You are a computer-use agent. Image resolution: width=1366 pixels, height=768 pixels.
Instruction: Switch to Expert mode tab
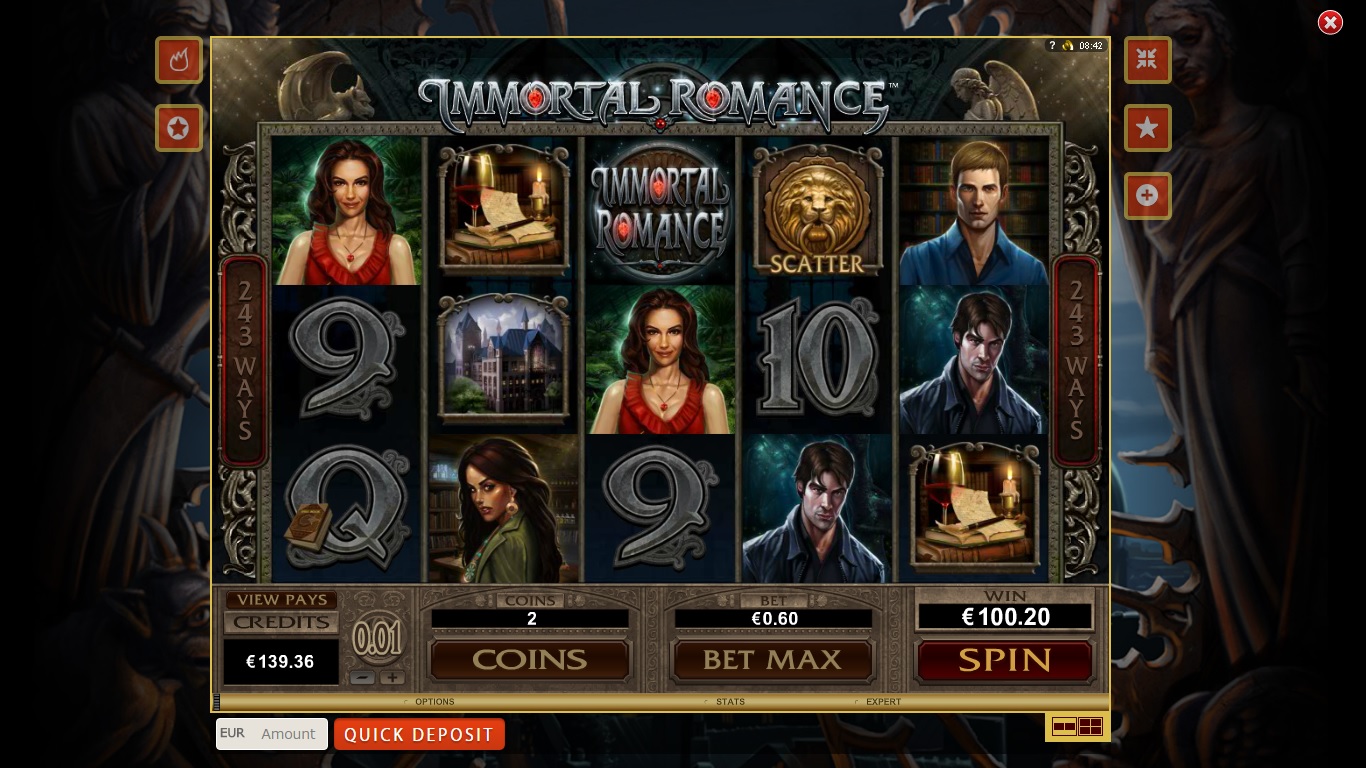coord(883,701)
